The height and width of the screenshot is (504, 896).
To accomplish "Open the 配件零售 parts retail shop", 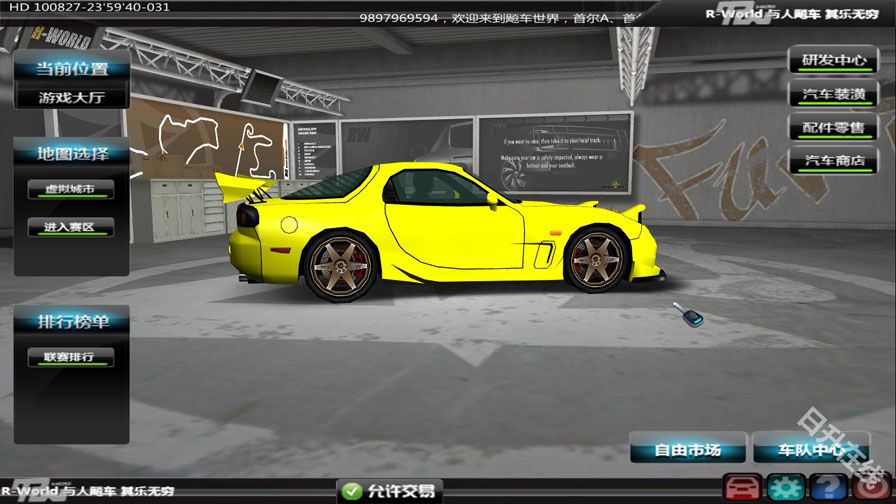I will 833,128.
